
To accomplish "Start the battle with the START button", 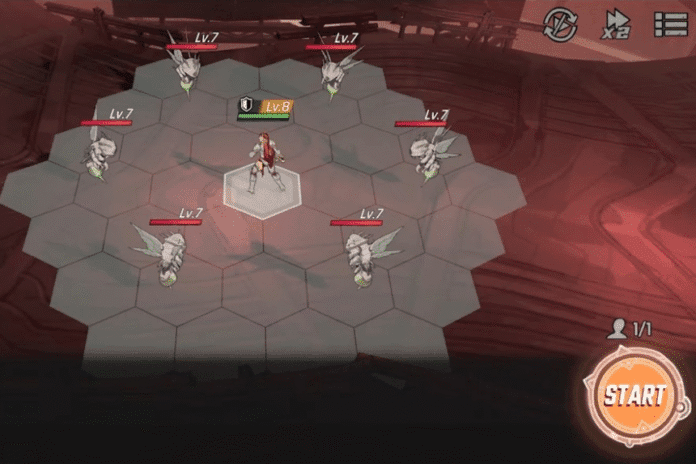I will pos(633,393).
